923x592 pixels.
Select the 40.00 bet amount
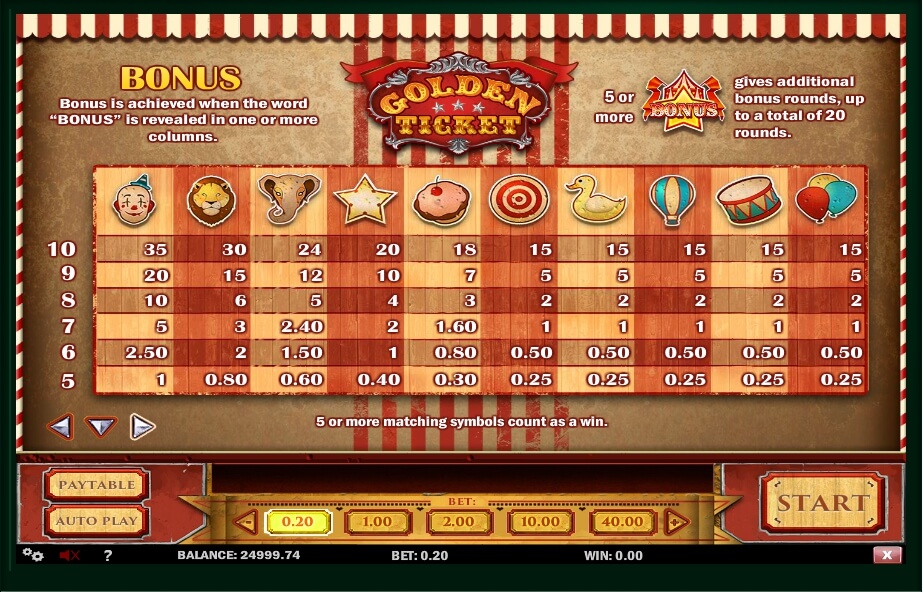point(623,522)
